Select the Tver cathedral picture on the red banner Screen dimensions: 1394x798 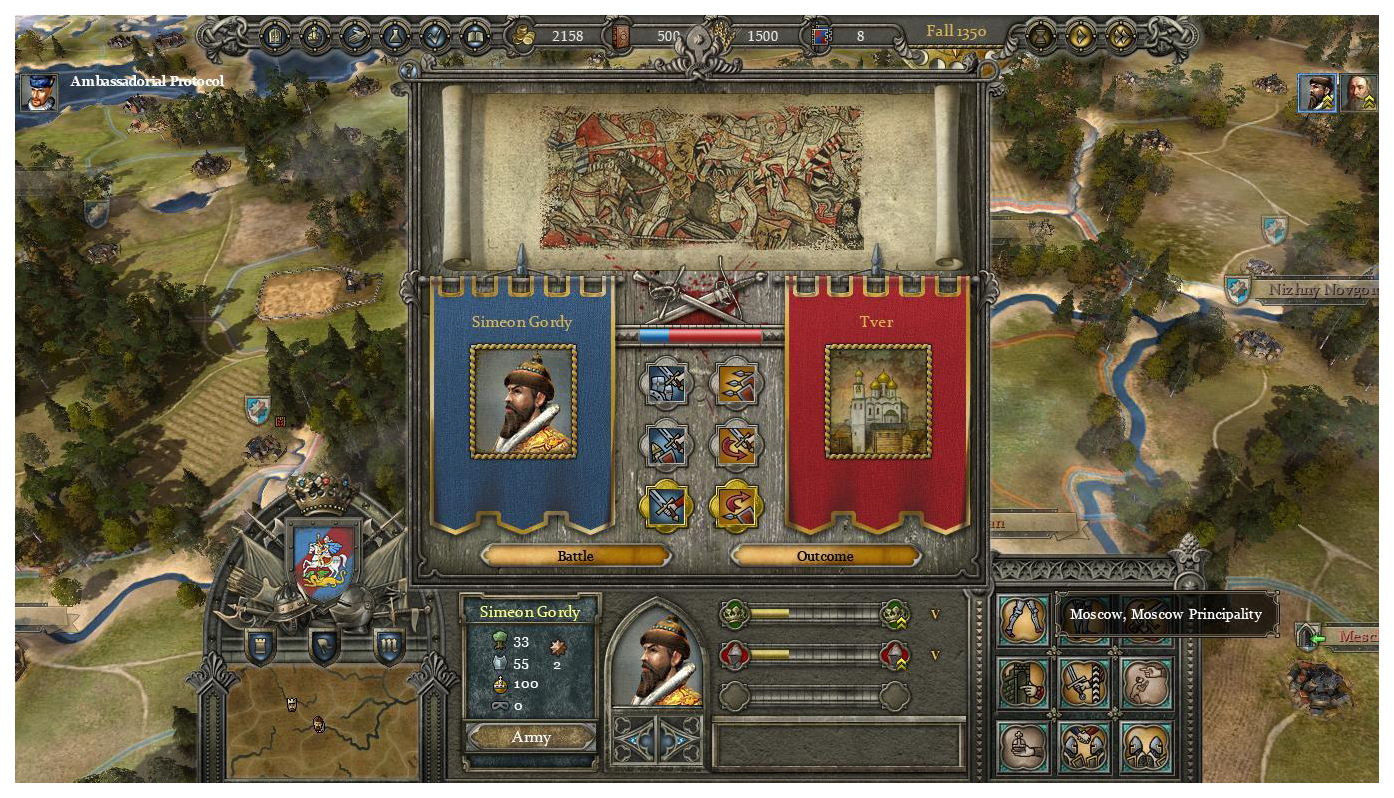[878, 402]
